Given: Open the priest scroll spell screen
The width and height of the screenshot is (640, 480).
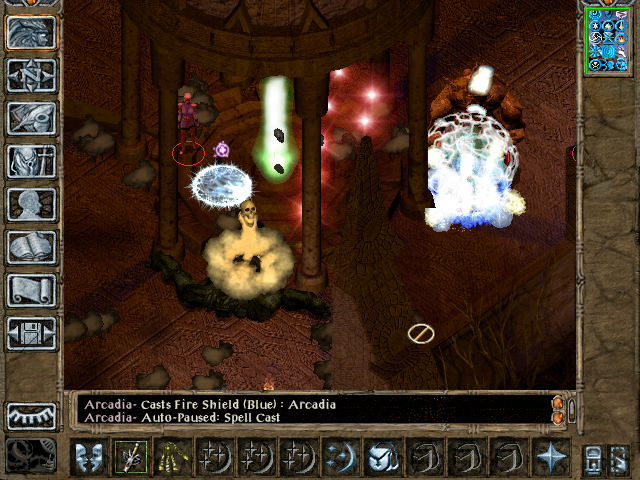Looking at the screenshot, I should point(32,290).
